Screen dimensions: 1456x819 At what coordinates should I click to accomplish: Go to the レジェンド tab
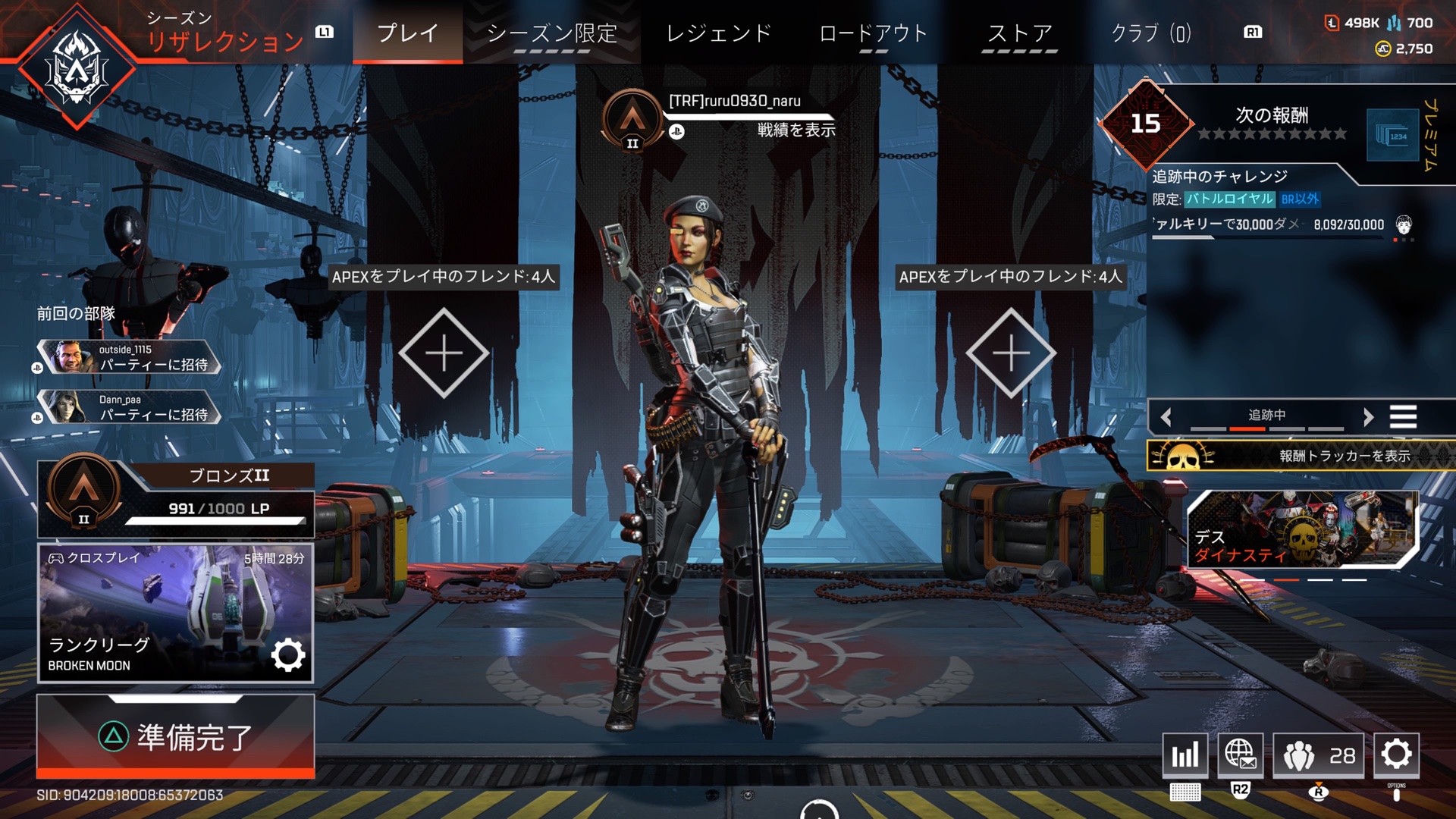click(x=718, y=33)
